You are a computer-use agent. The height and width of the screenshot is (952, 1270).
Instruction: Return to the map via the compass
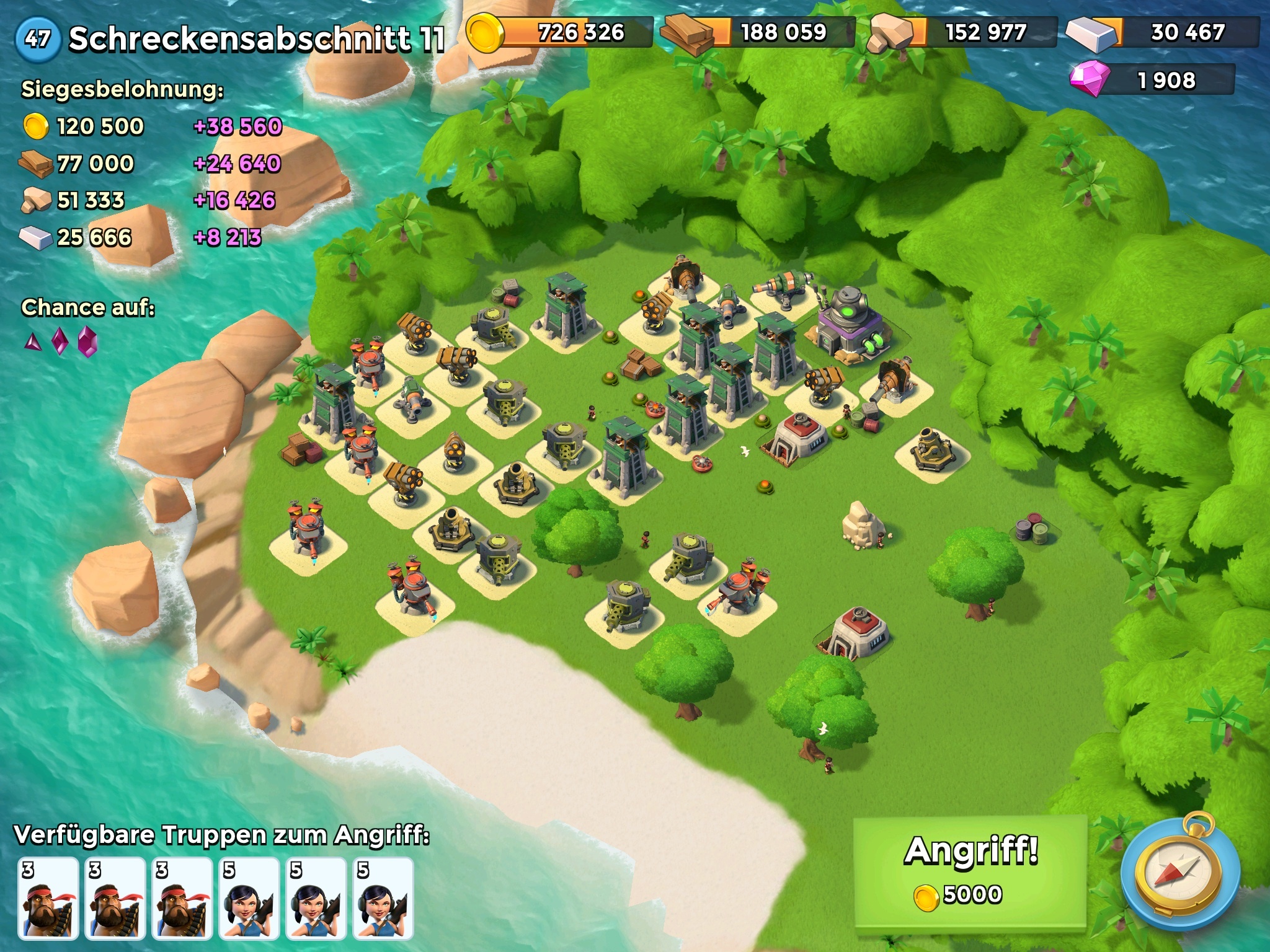click(x=1180, y=873)
